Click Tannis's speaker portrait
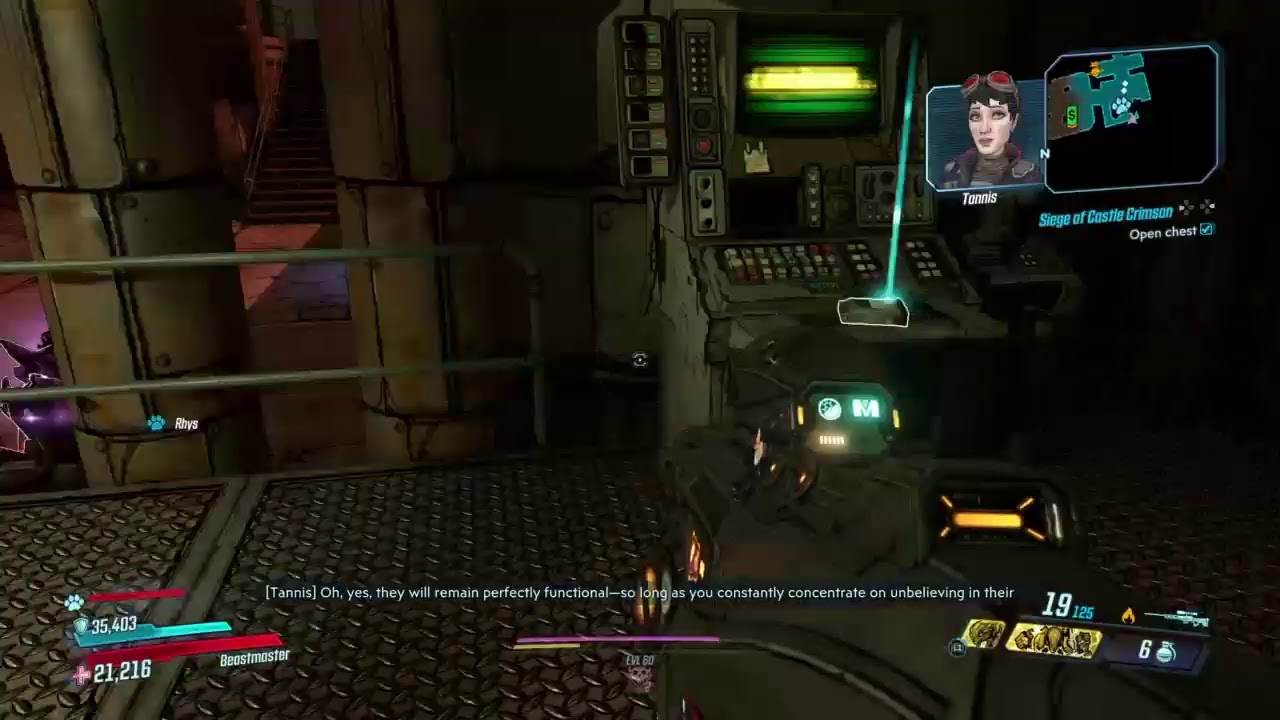Screen dimensions: 1280x720 click(x=984, y=133)
